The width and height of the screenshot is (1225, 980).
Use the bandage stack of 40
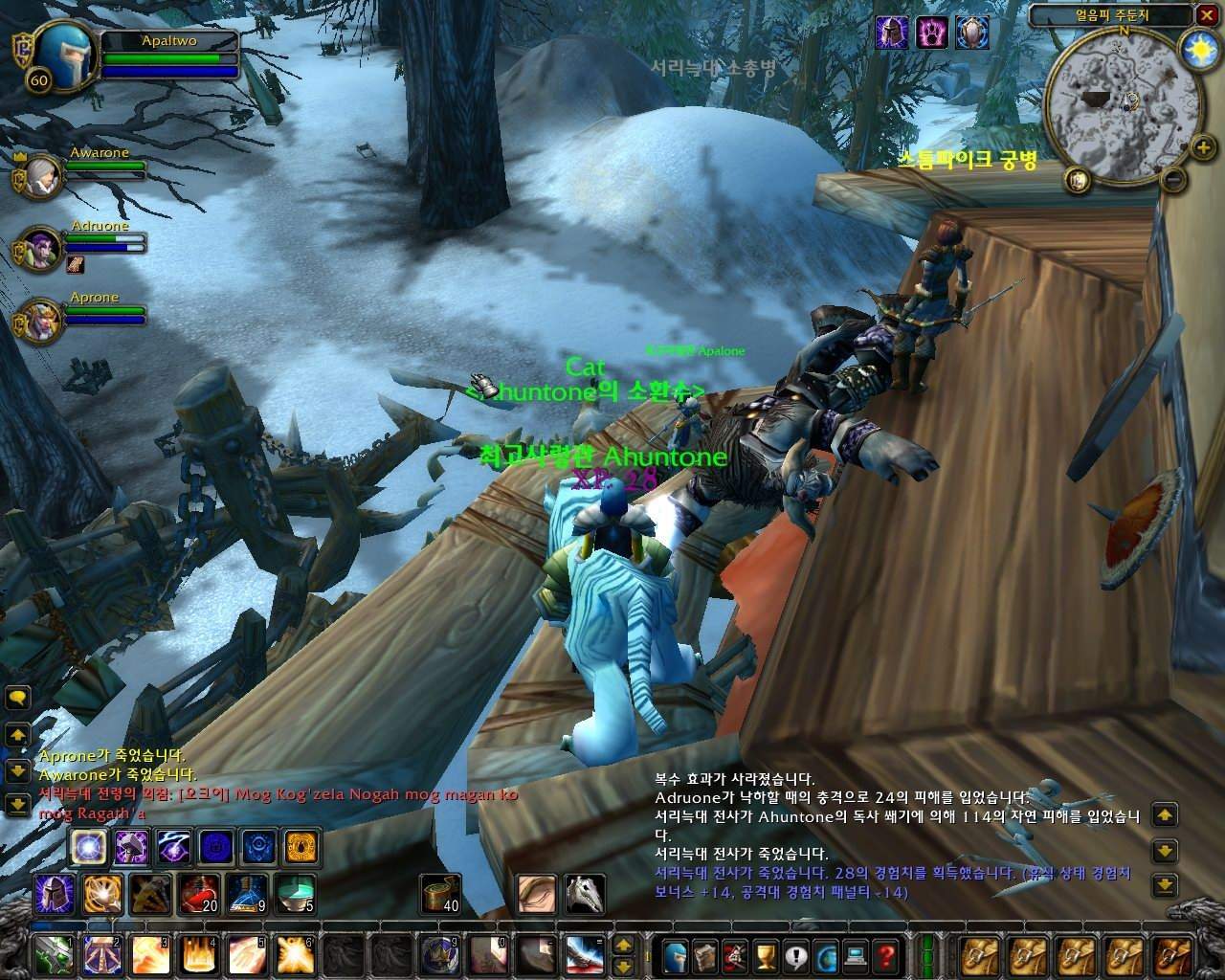tap(441, 893)
